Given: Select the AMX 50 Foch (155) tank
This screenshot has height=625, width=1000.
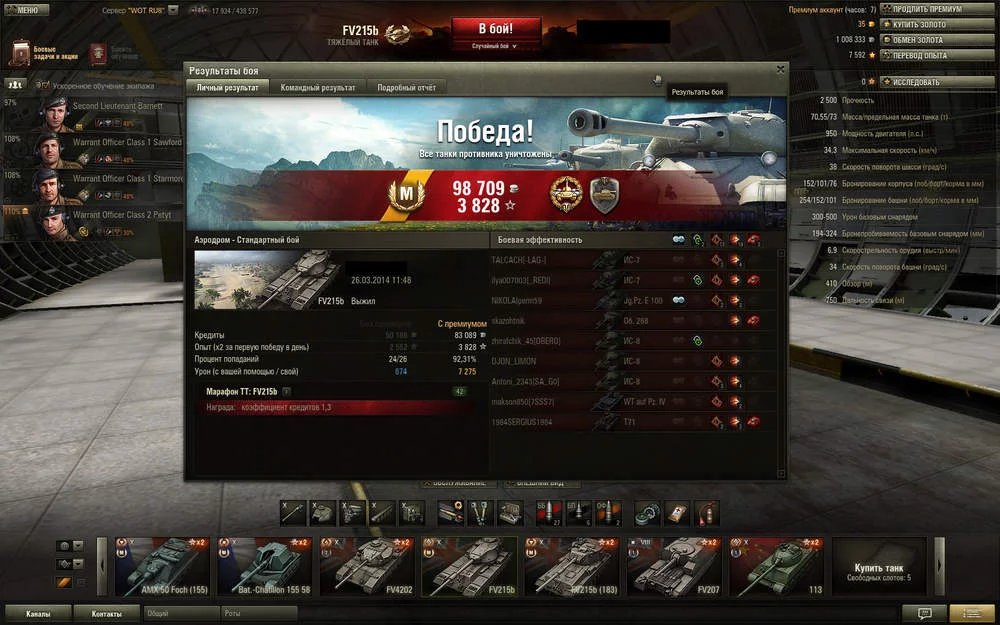Looking at the screenshot, I should point(158,567).
